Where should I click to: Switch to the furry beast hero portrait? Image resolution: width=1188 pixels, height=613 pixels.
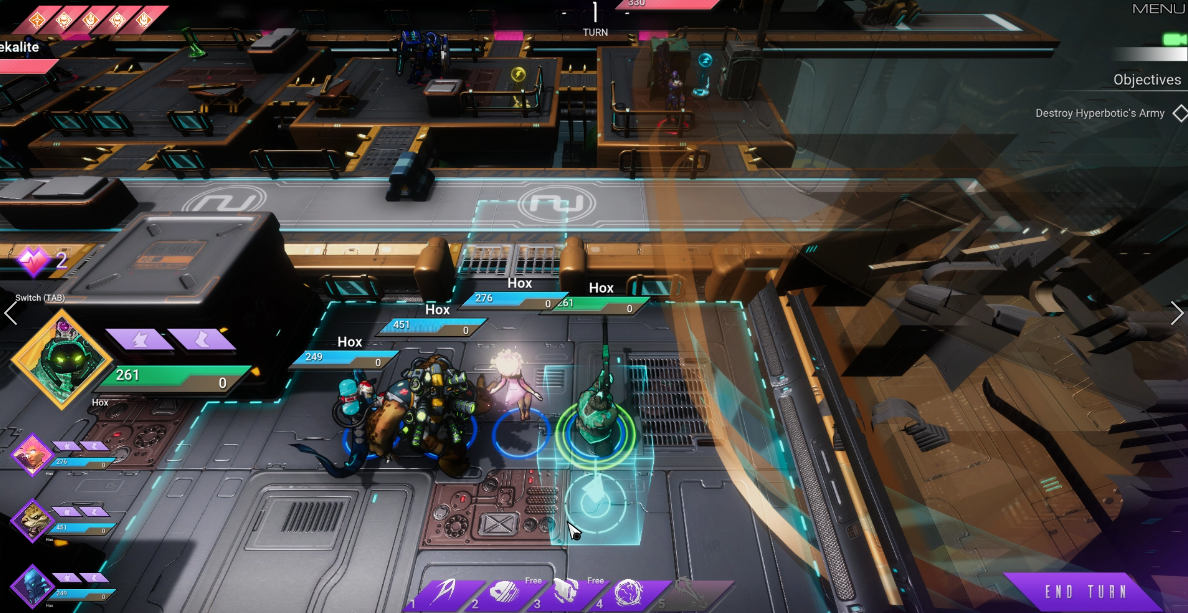point(32,521)
